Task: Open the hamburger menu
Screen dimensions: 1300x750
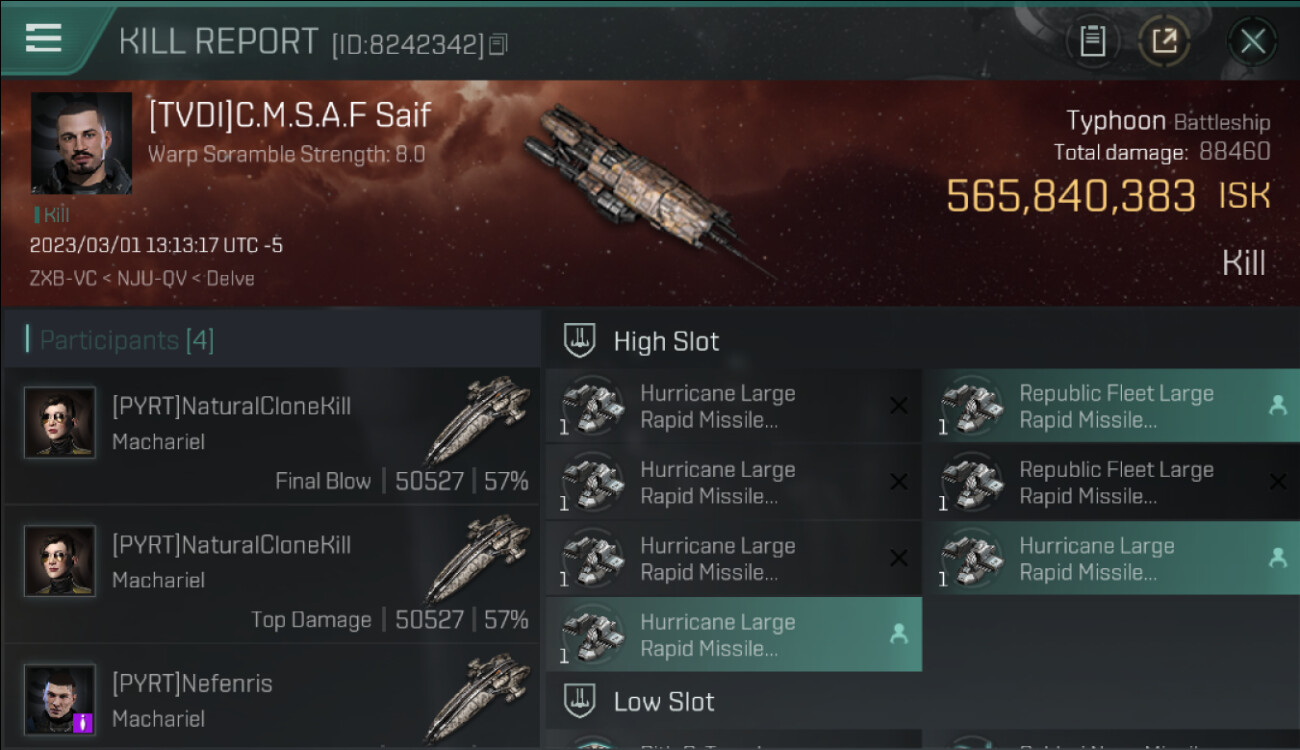Action: coord(43,39)
